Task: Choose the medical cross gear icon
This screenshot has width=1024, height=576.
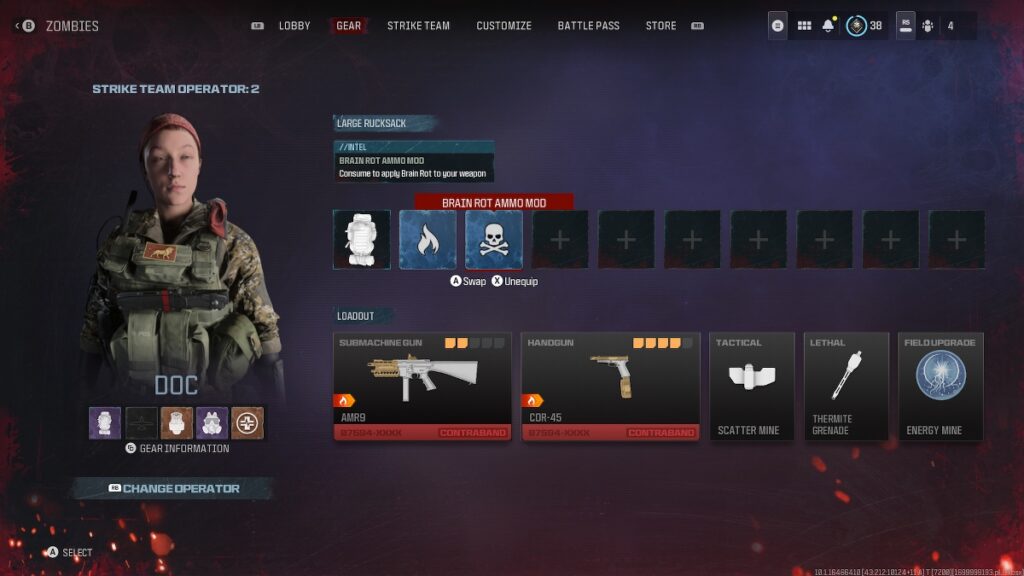Action: [x=247, y=423]
